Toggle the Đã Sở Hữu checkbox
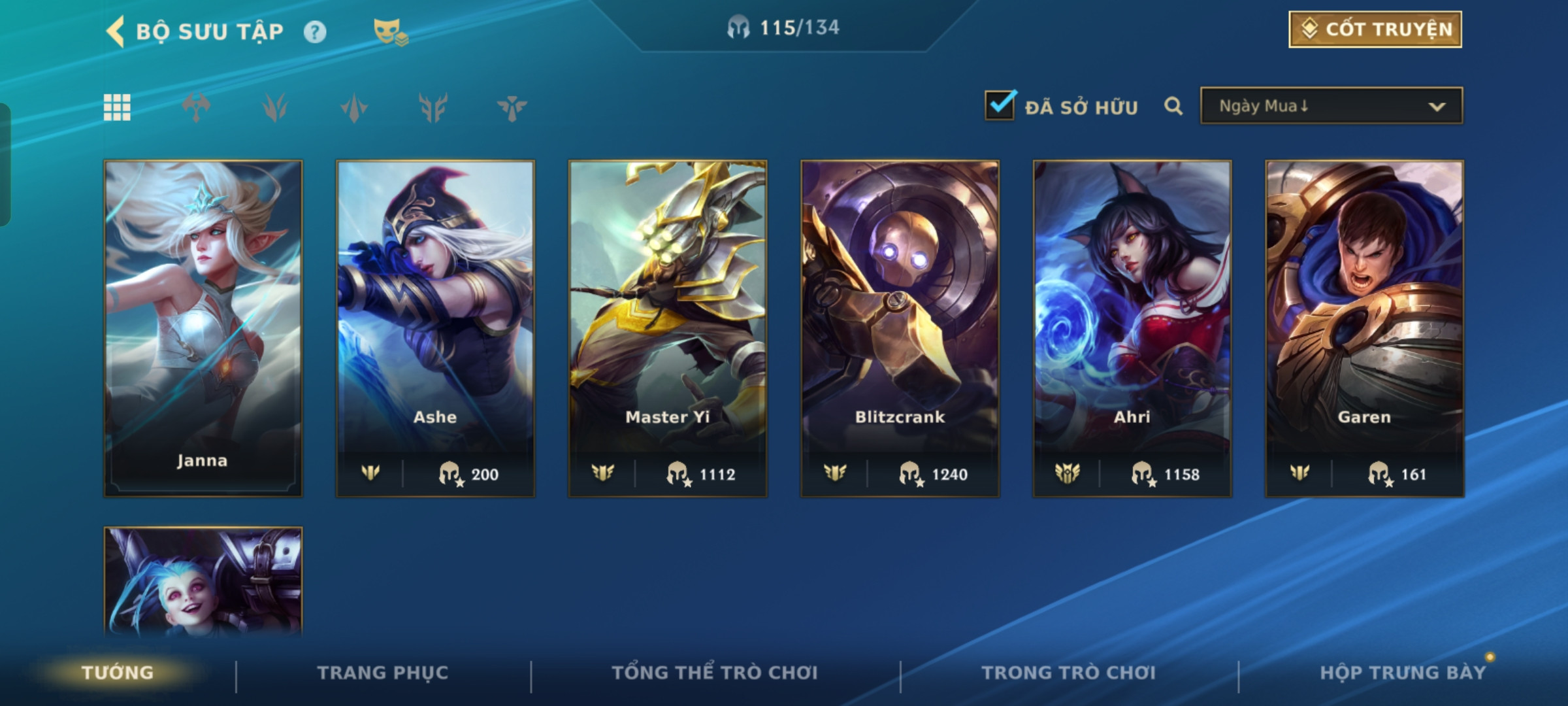Screen dimensions: 1568x706 coord(1000,106)
